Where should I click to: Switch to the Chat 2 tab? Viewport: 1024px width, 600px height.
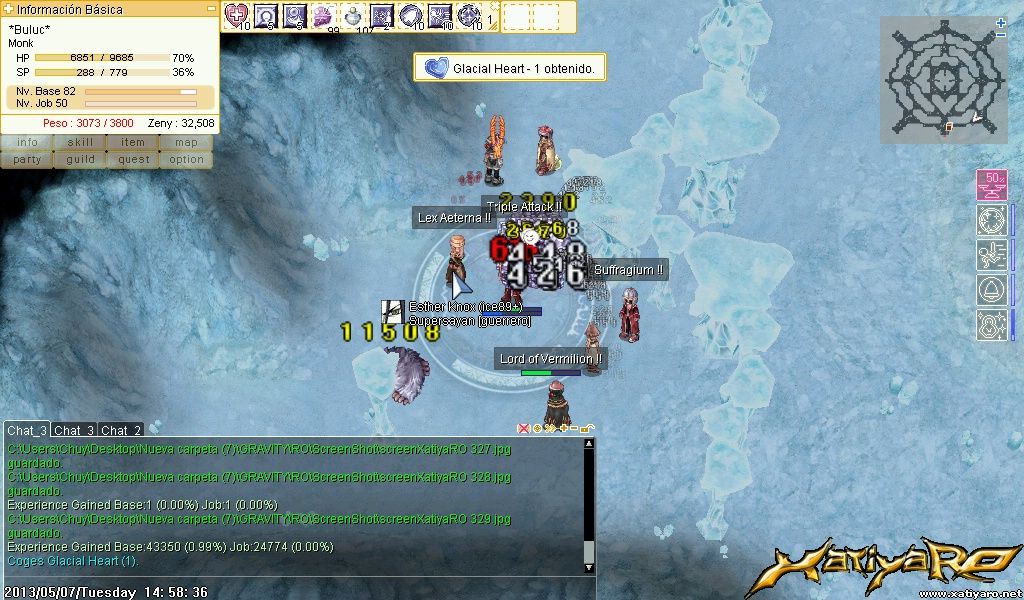click(121, 430)
